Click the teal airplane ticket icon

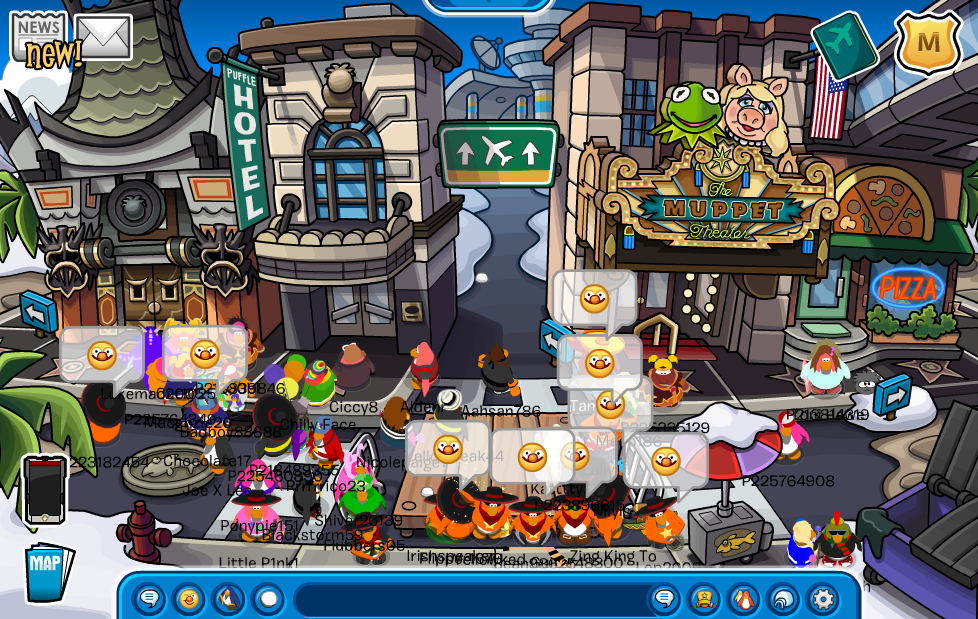click(844, 45)
